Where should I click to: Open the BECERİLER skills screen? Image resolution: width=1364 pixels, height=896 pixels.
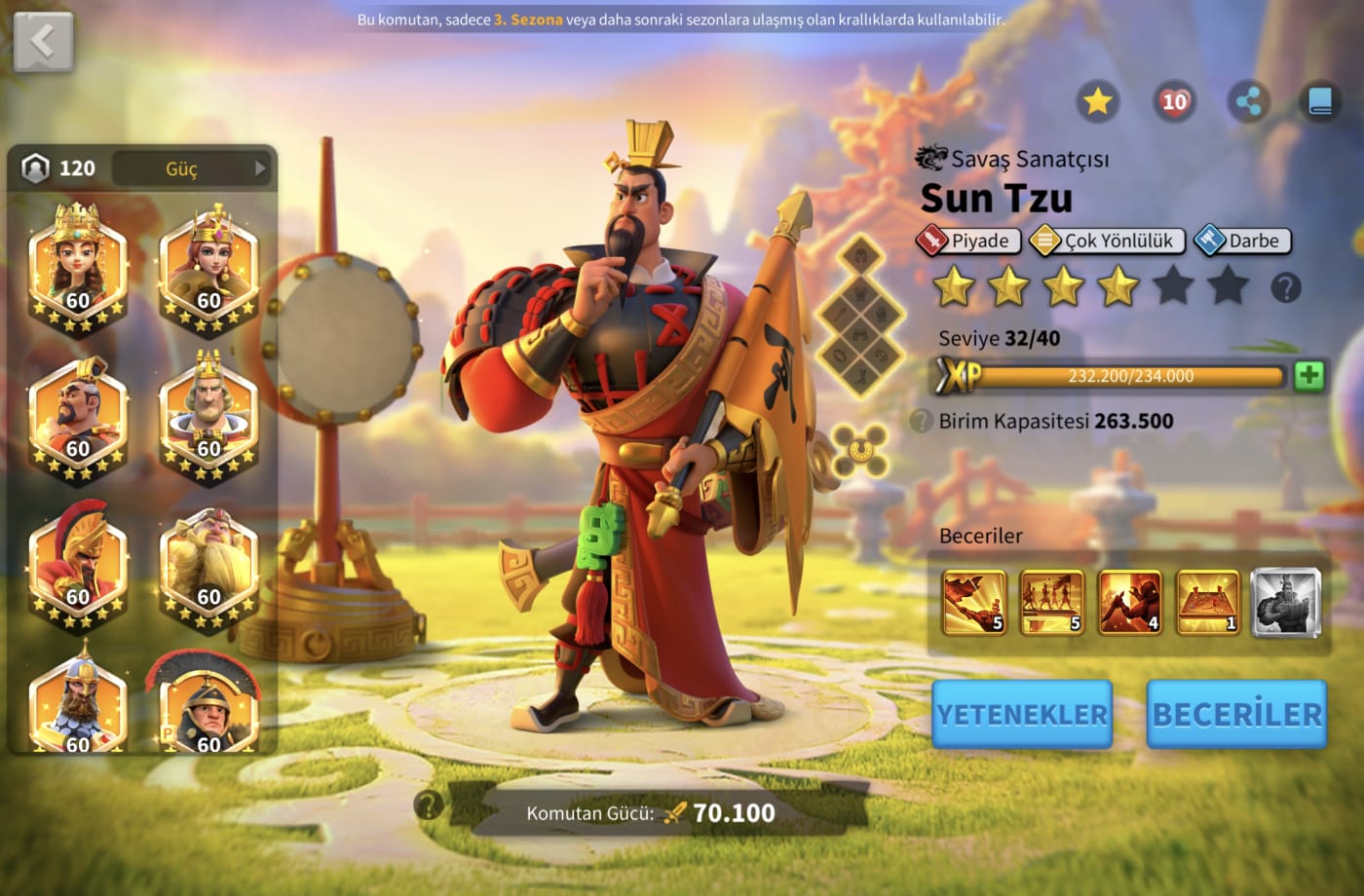coord(1236,714)
